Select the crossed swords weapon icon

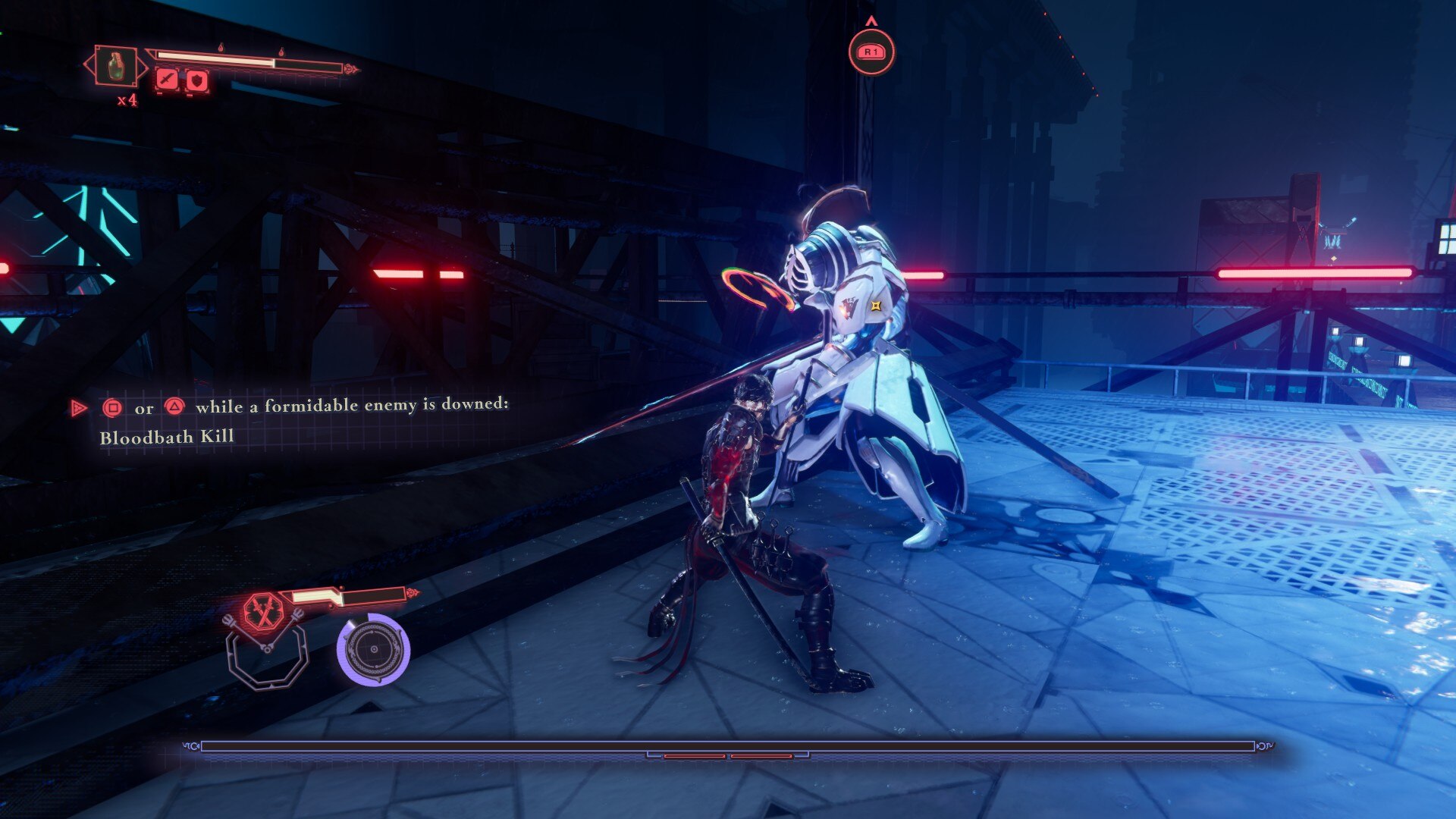coord(263,612)
